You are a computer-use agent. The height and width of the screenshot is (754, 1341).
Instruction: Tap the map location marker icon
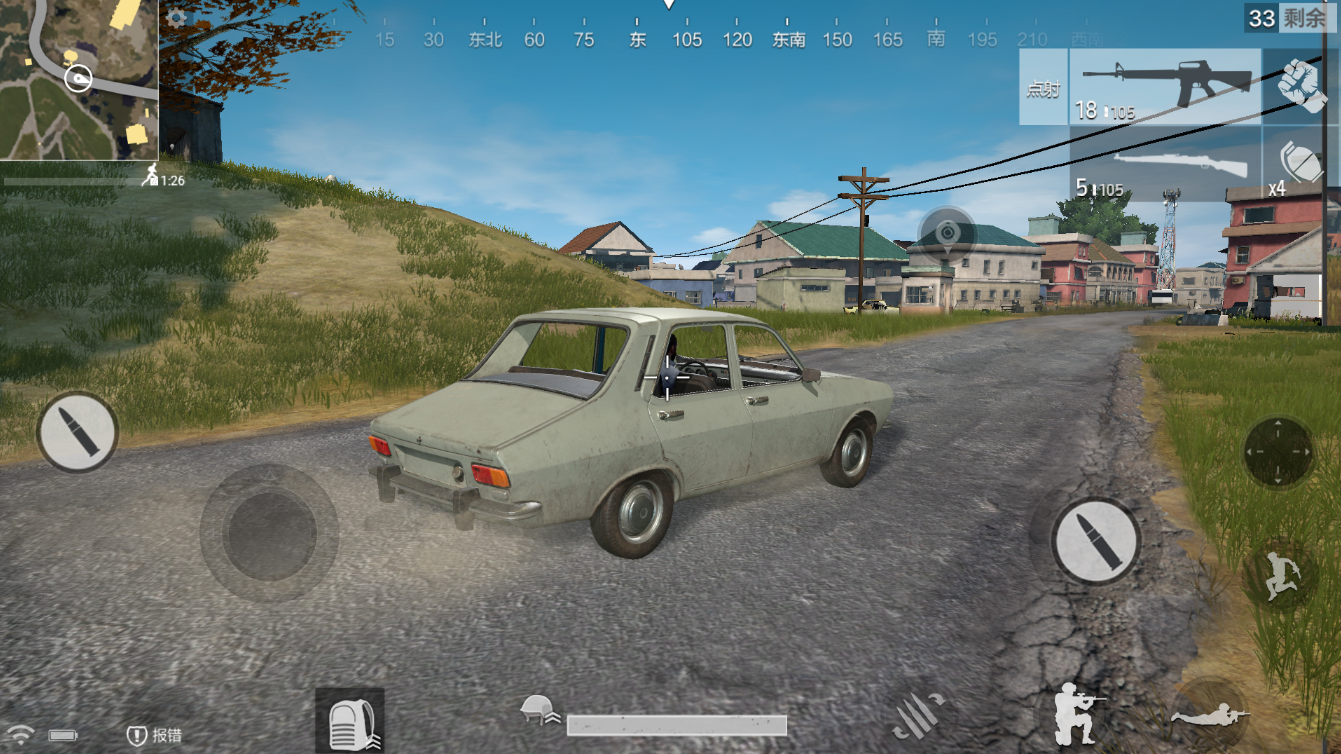[x=947, y=234]
